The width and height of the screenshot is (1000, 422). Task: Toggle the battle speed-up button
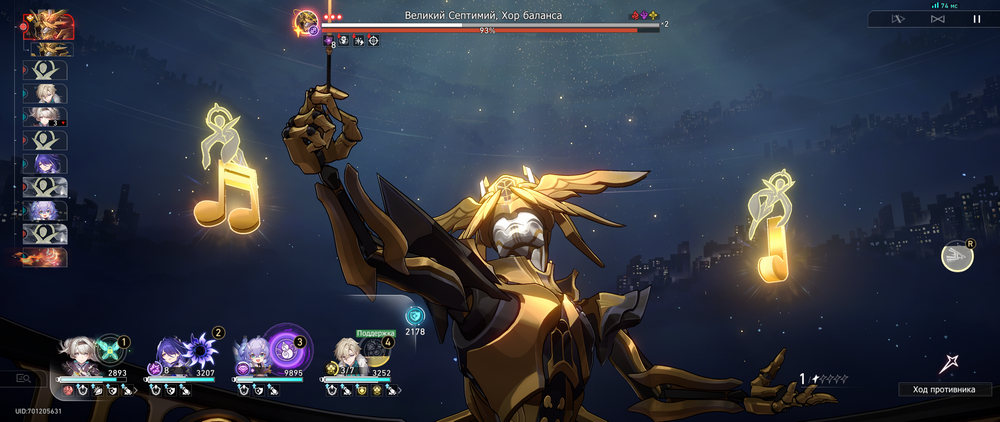tap(937, 18)
